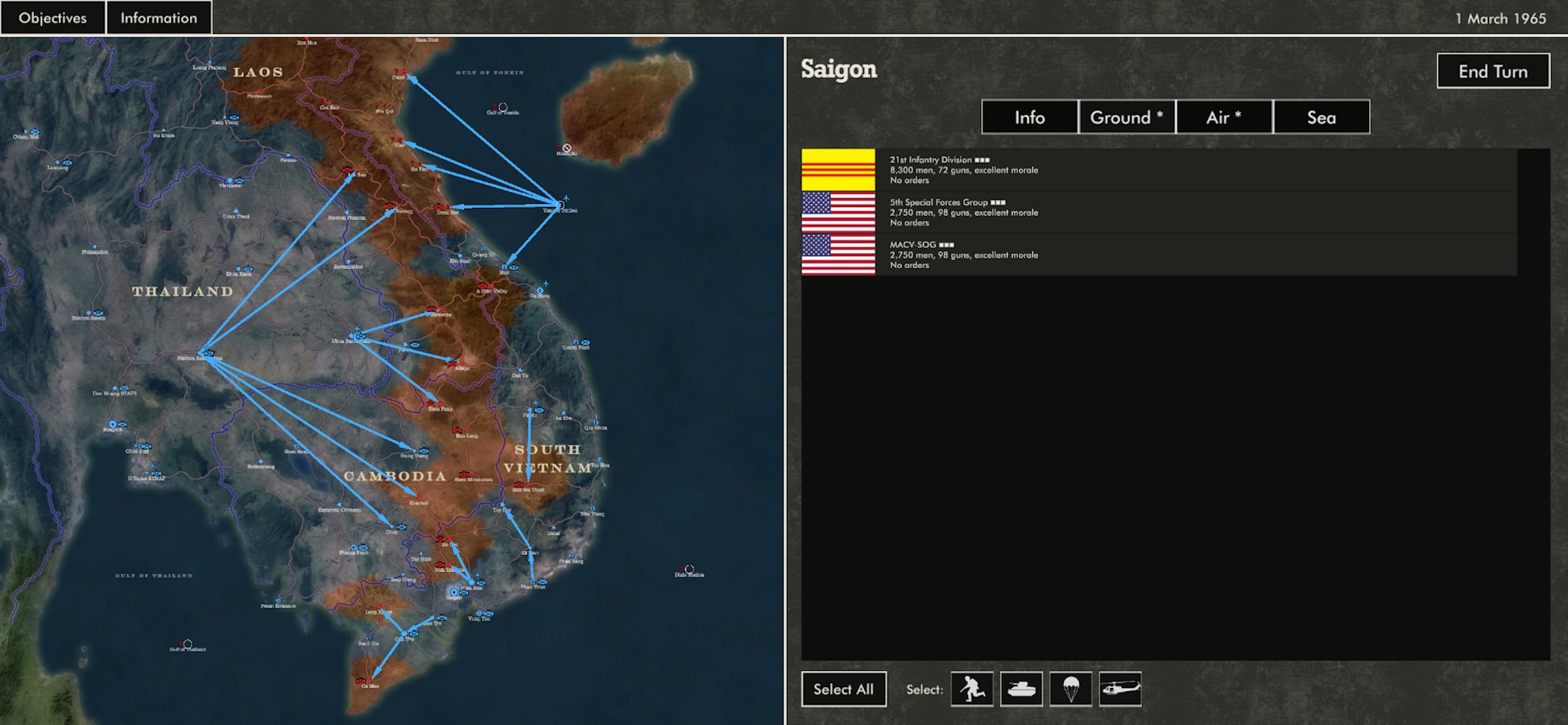Click the Select All button

(x=843, y=689)
